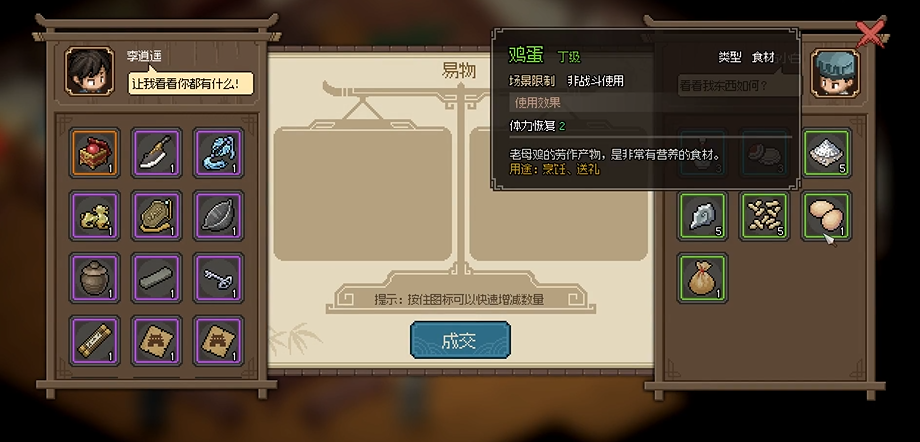Image resolution: width=920 pixels, height=442 pixels.
Task: Choose the merchant's scattered grain item
Action: (765, 215)
